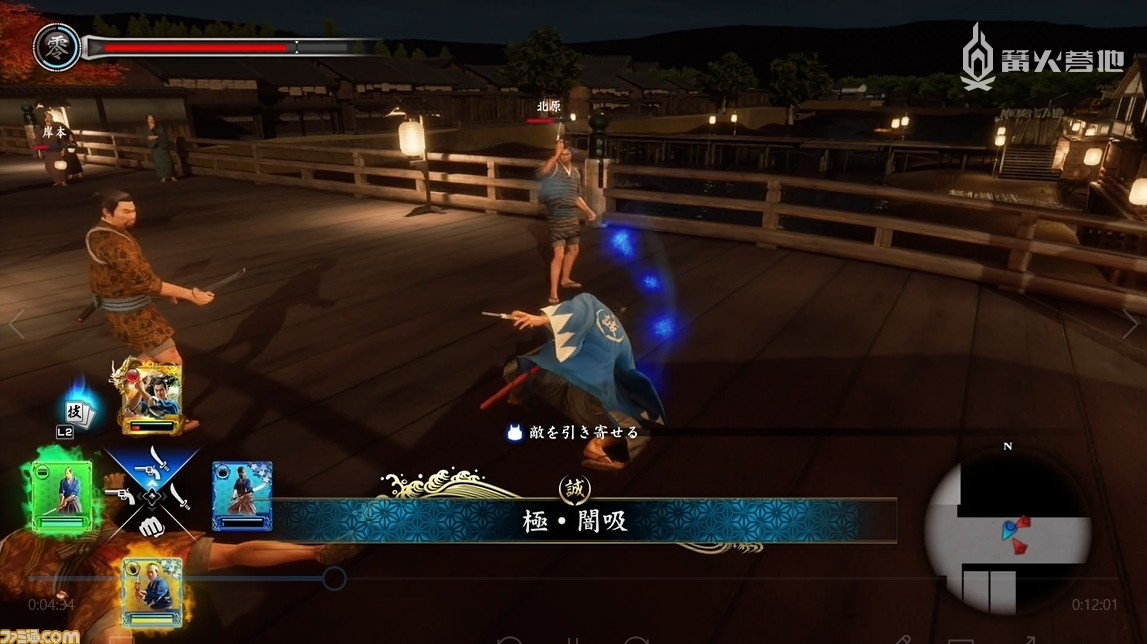1147x644 pixels.
Task: Click the circular minimap
Action: click(1006, 528)
